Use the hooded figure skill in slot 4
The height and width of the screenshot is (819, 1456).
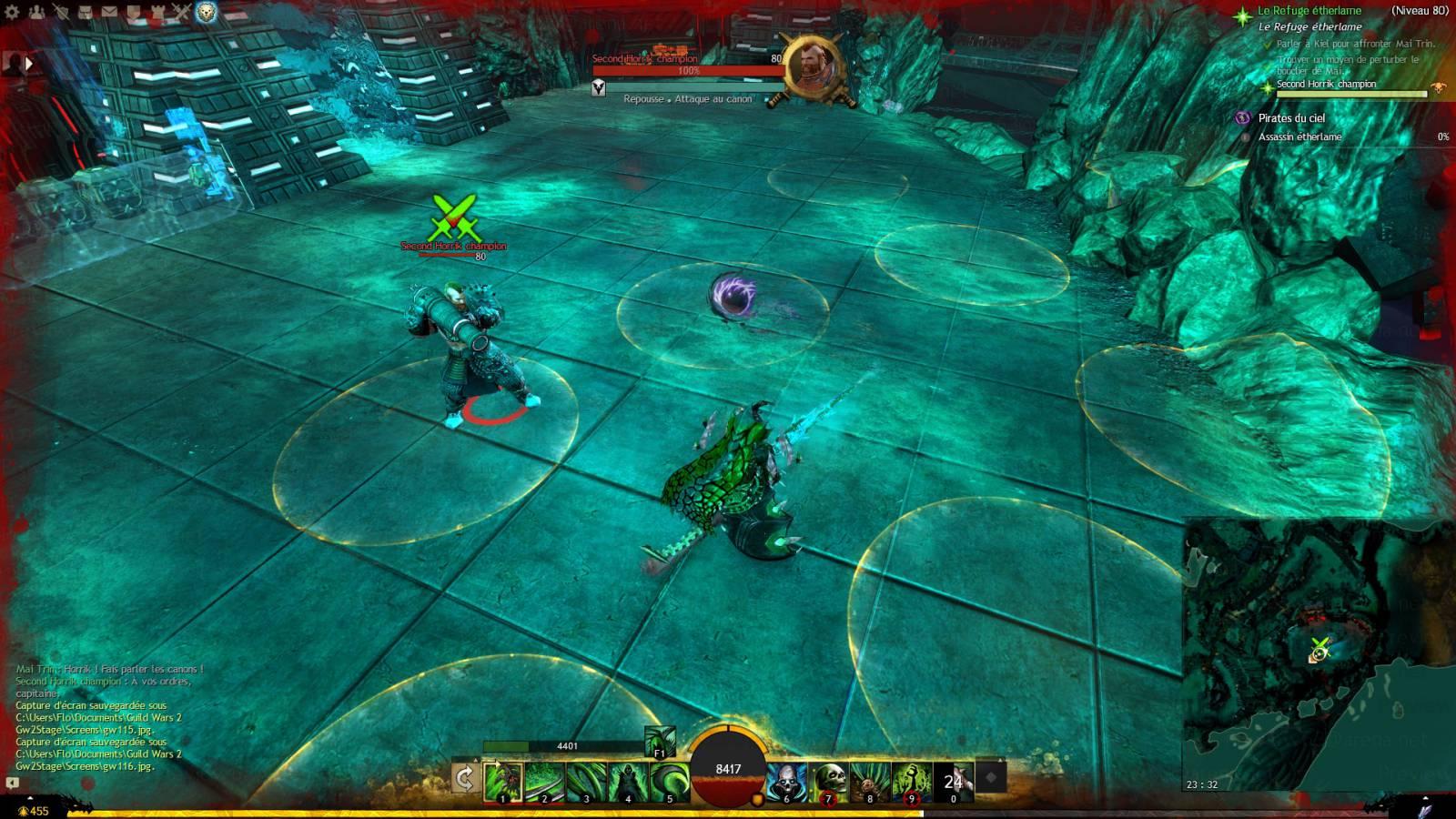[628, 782]
